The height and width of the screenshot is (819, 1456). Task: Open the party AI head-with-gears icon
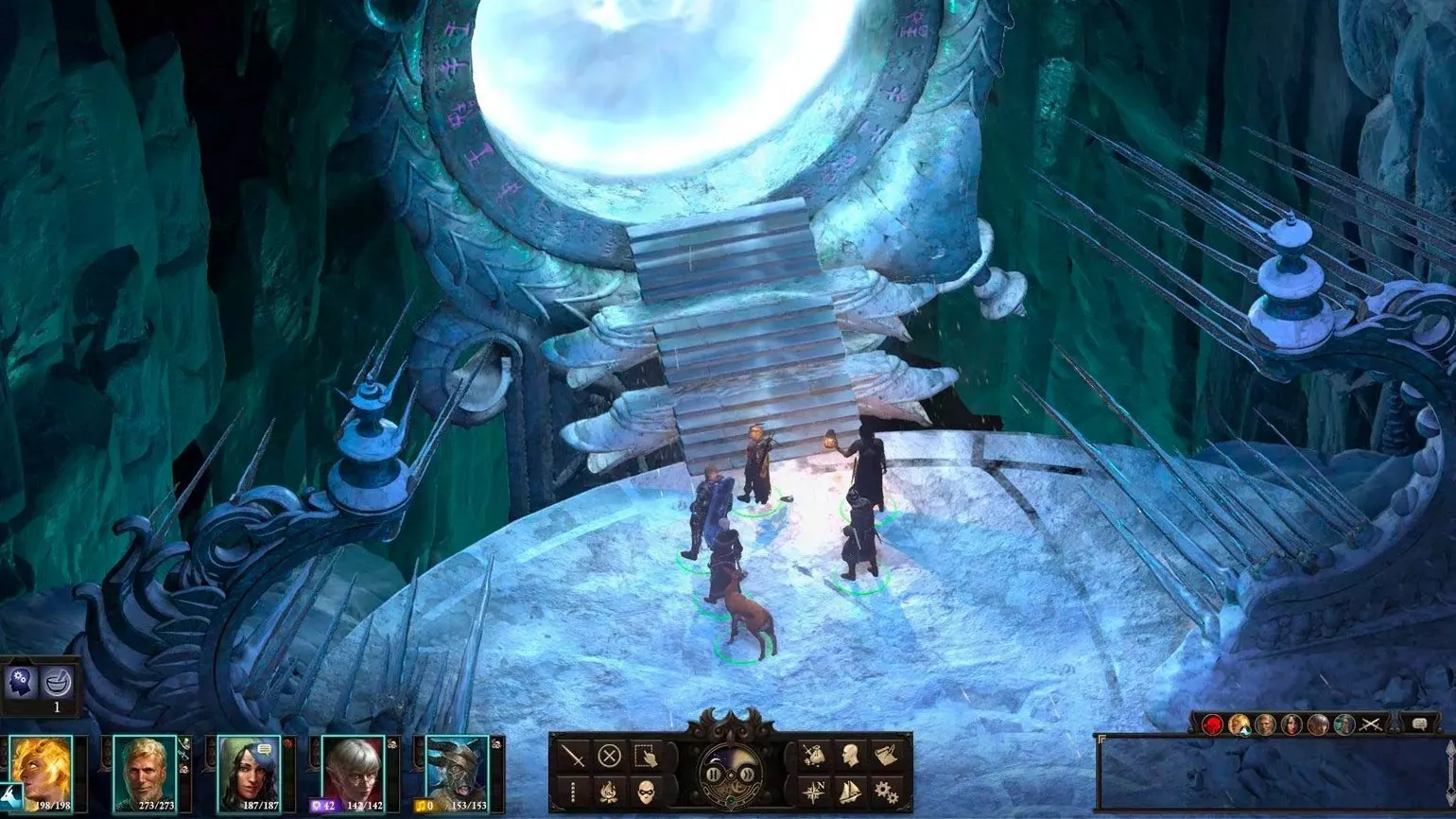click(21, 680)
